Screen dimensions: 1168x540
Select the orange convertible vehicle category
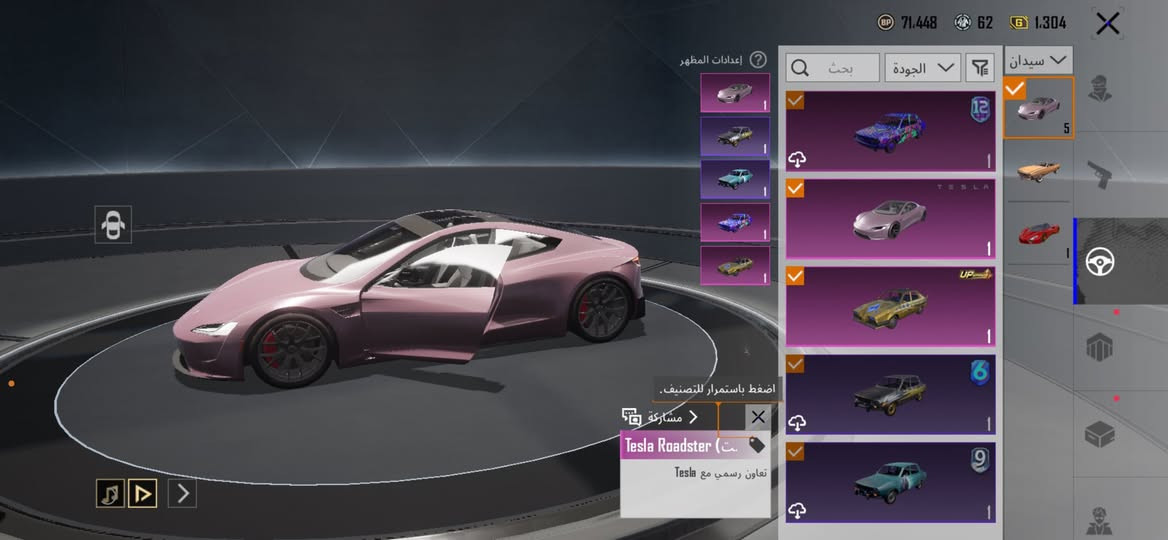click(1039, 171)
